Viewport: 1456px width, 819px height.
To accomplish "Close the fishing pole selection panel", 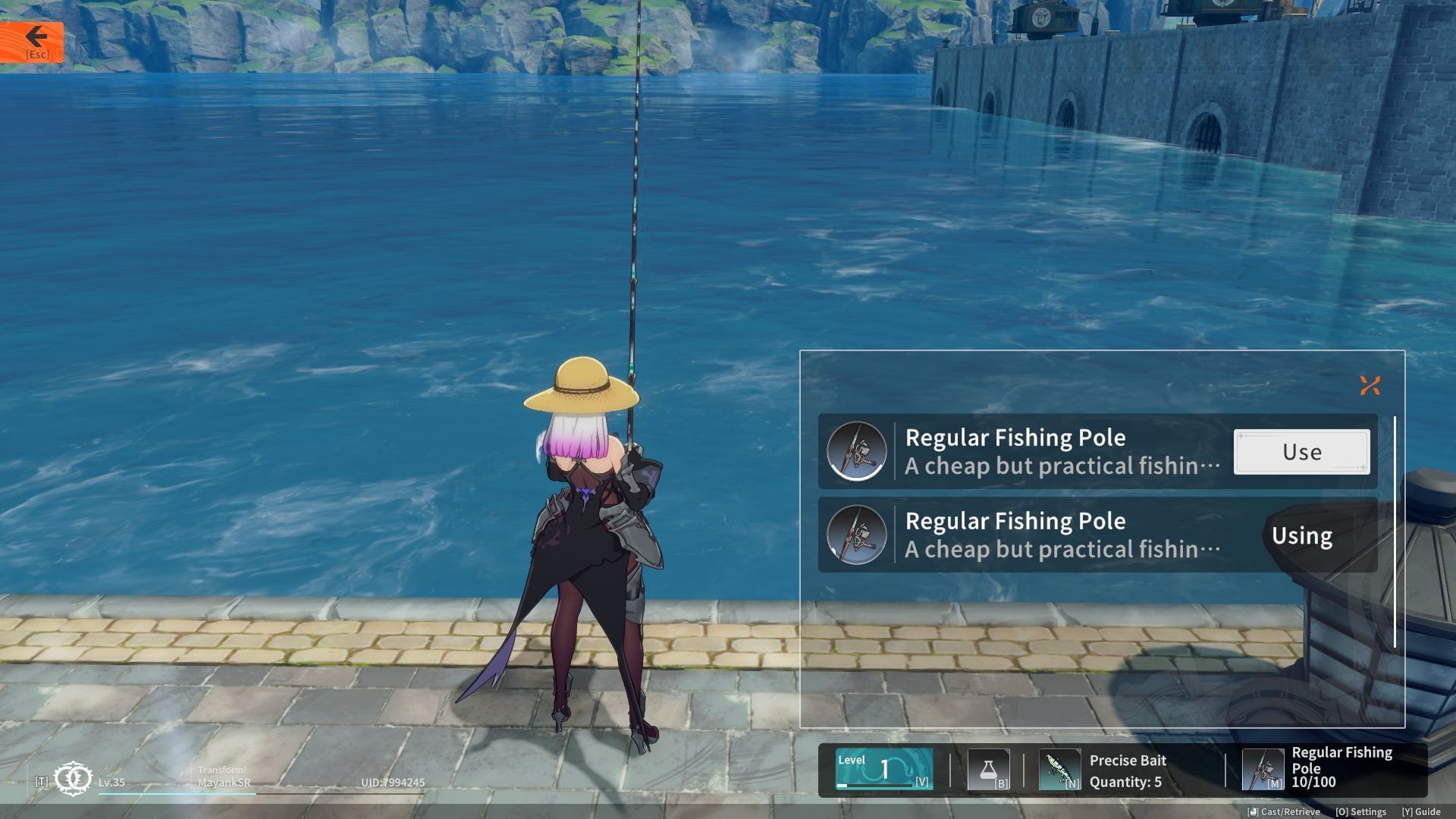I will click(x=1370, y=386).
